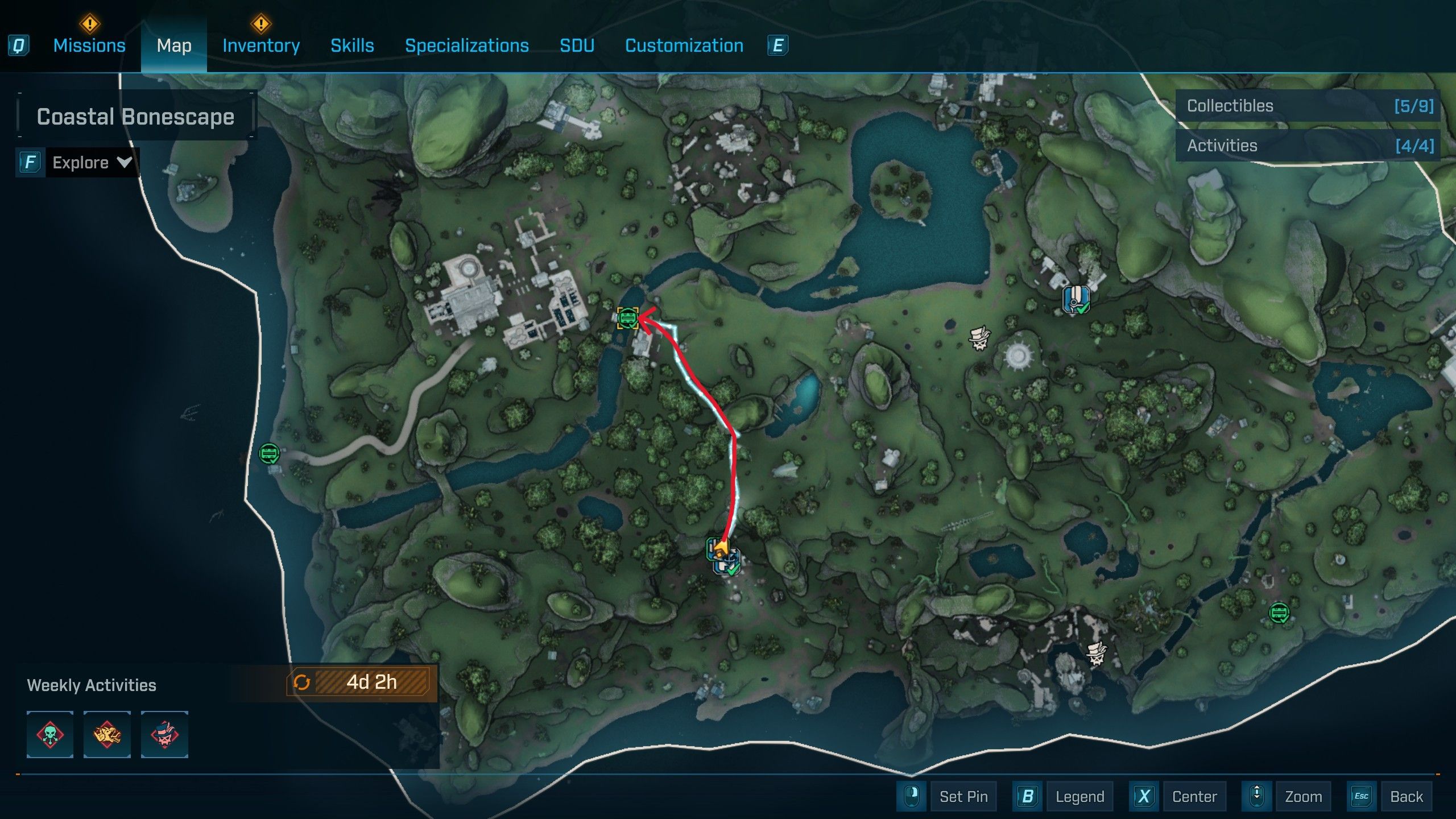Switch to the Missions tab
1456x819 pixels.
pos(89,45)
